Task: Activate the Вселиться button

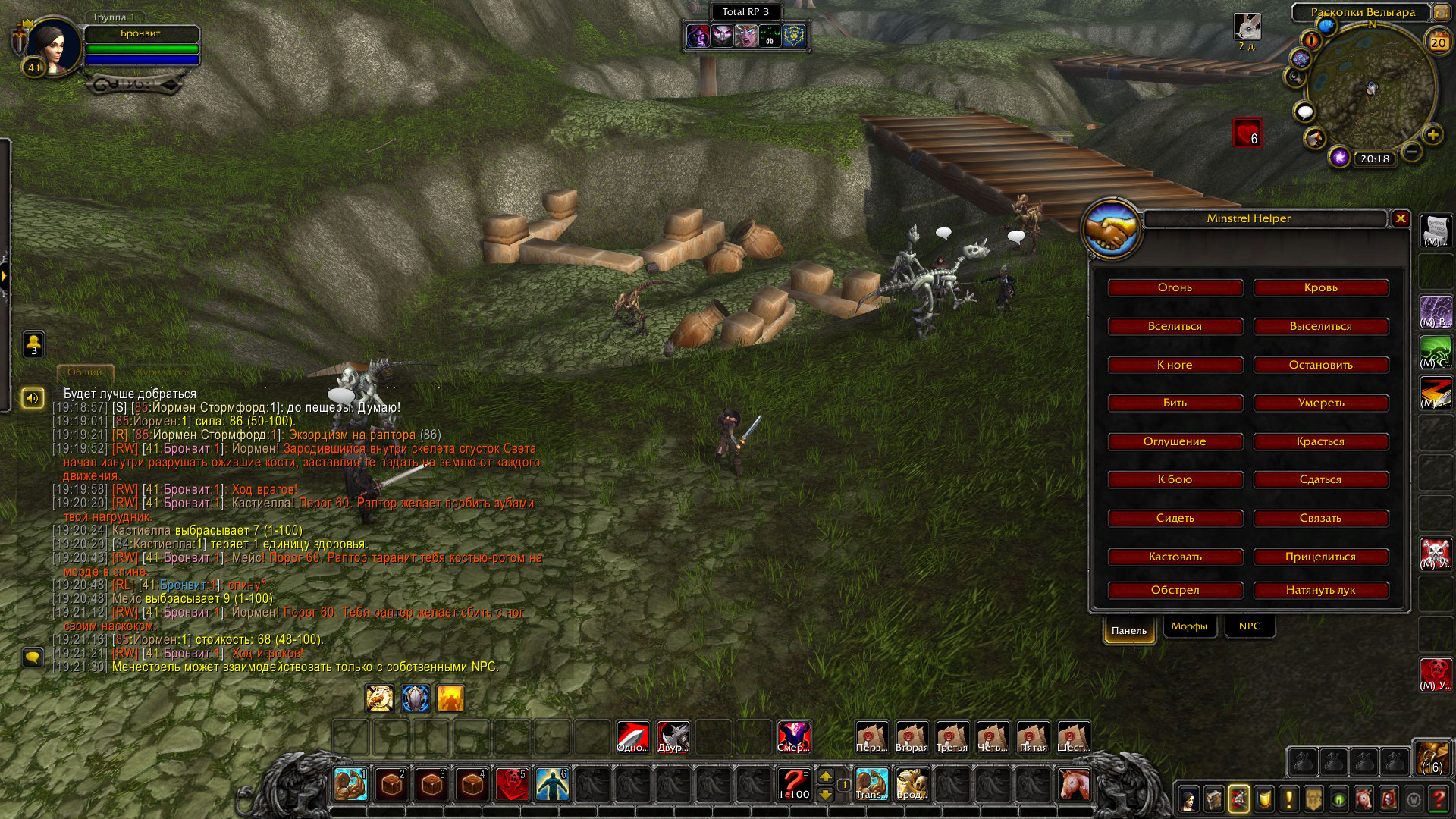Action: click(x=1175, y=326)
